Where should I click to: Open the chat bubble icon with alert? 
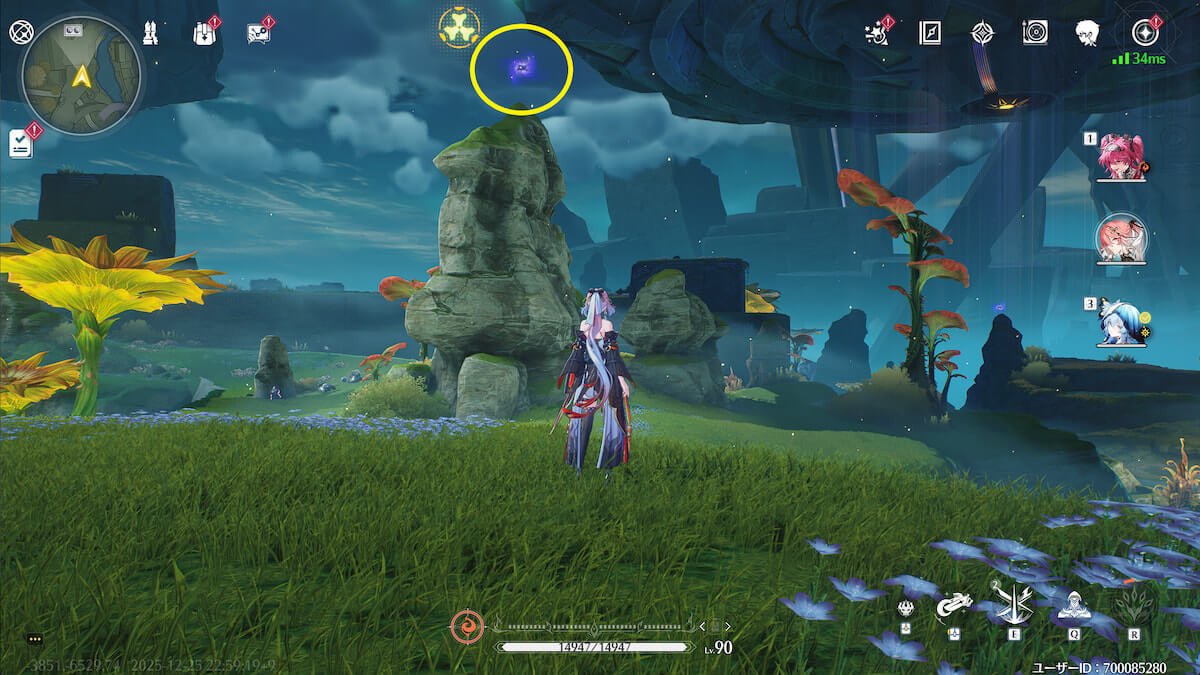[258, 33]
